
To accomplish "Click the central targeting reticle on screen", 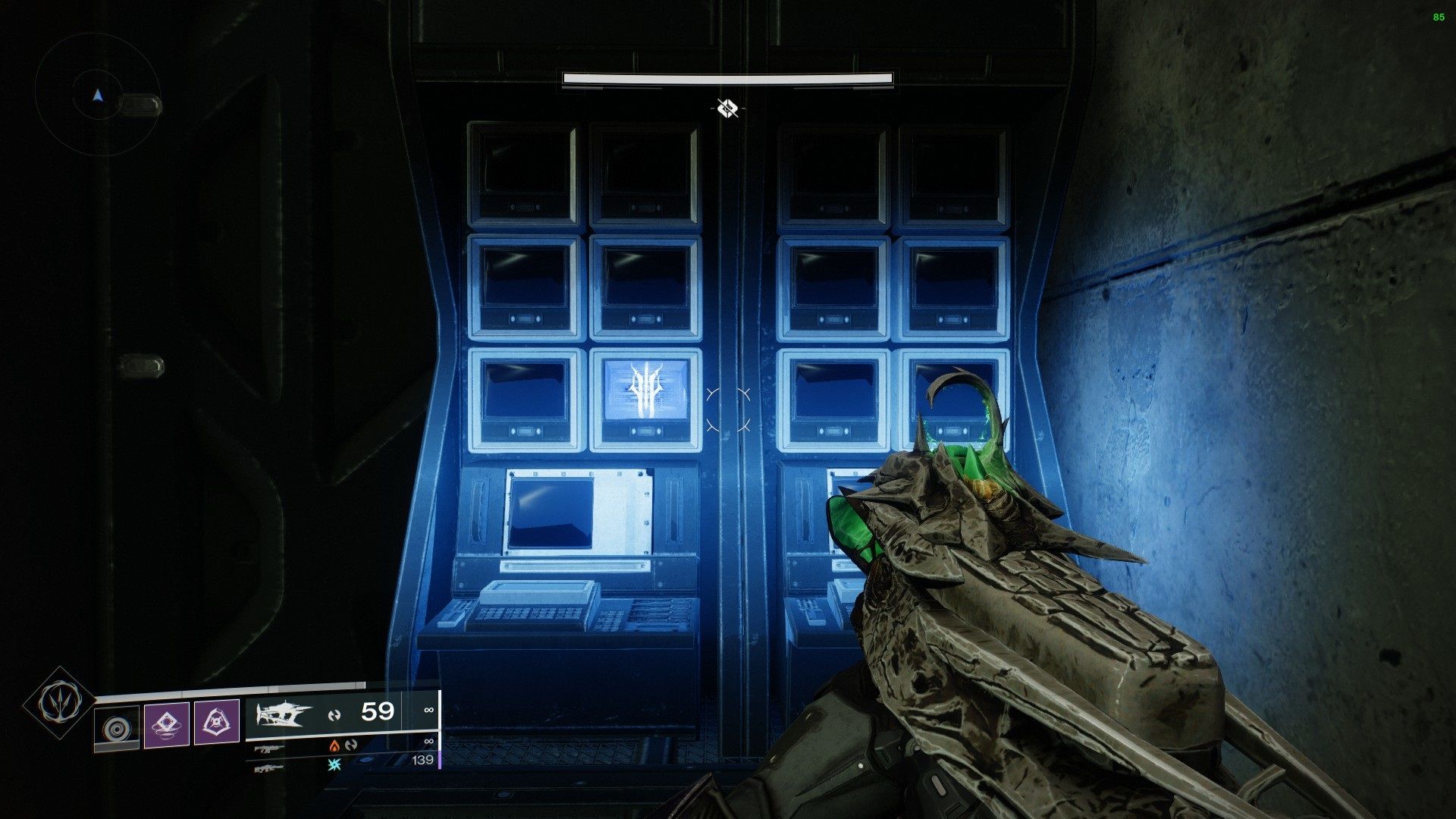I will [728, 409].
